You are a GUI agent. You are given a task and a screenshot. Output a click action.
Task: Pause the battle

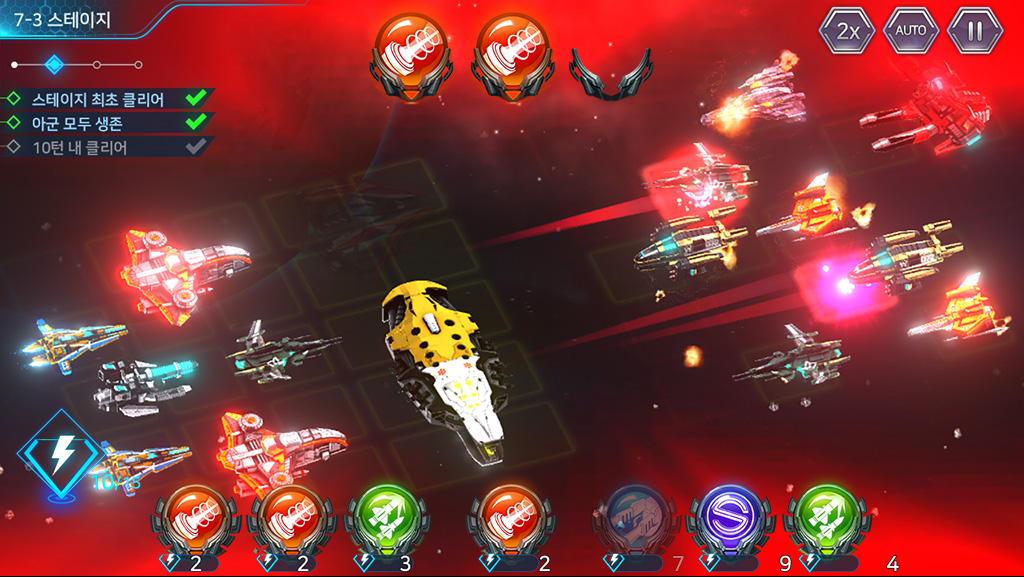pos(975,31)
